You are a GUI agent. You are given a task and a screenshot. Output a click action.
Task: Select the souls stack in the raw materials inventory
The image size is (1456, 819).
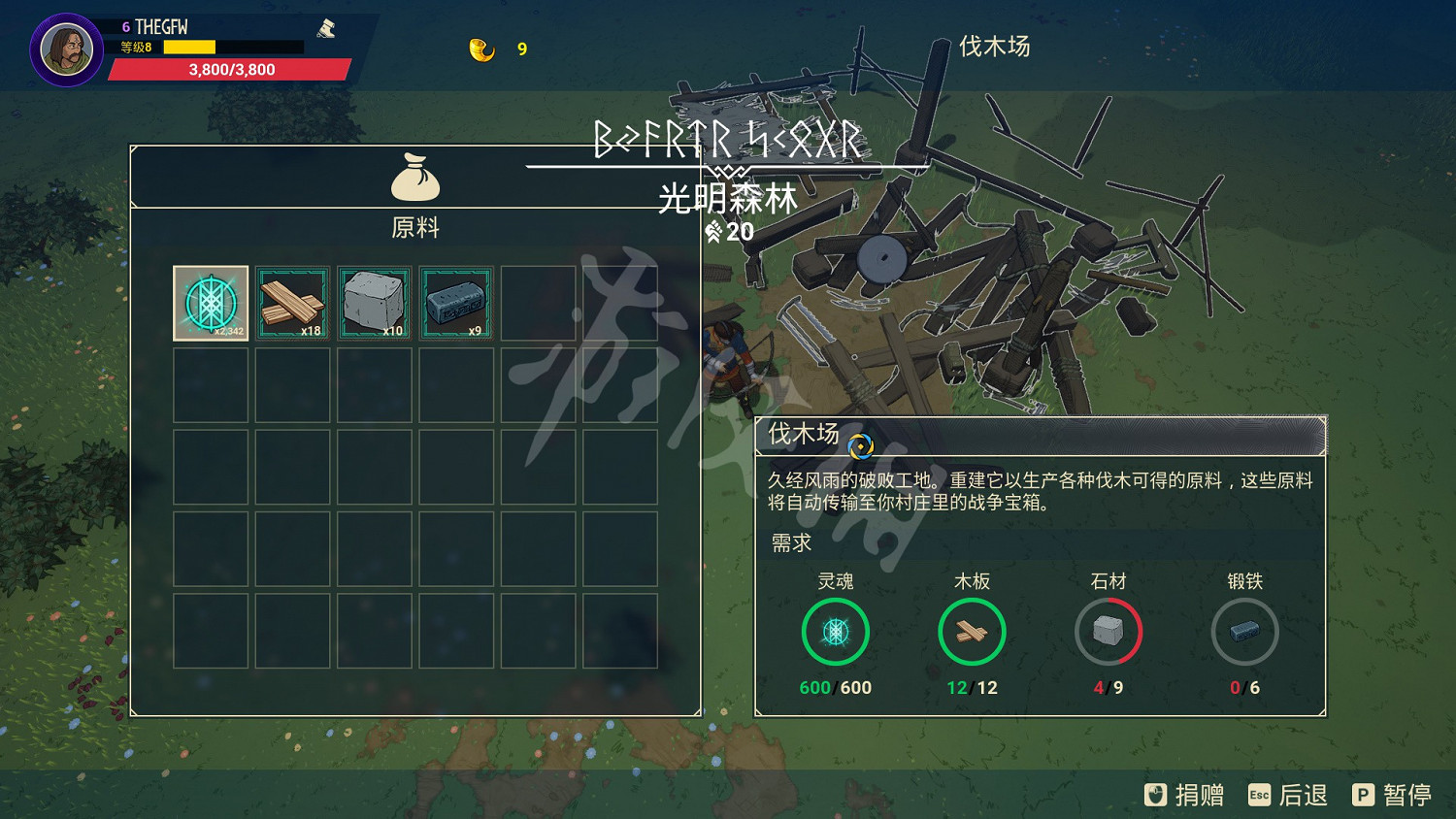210,303
